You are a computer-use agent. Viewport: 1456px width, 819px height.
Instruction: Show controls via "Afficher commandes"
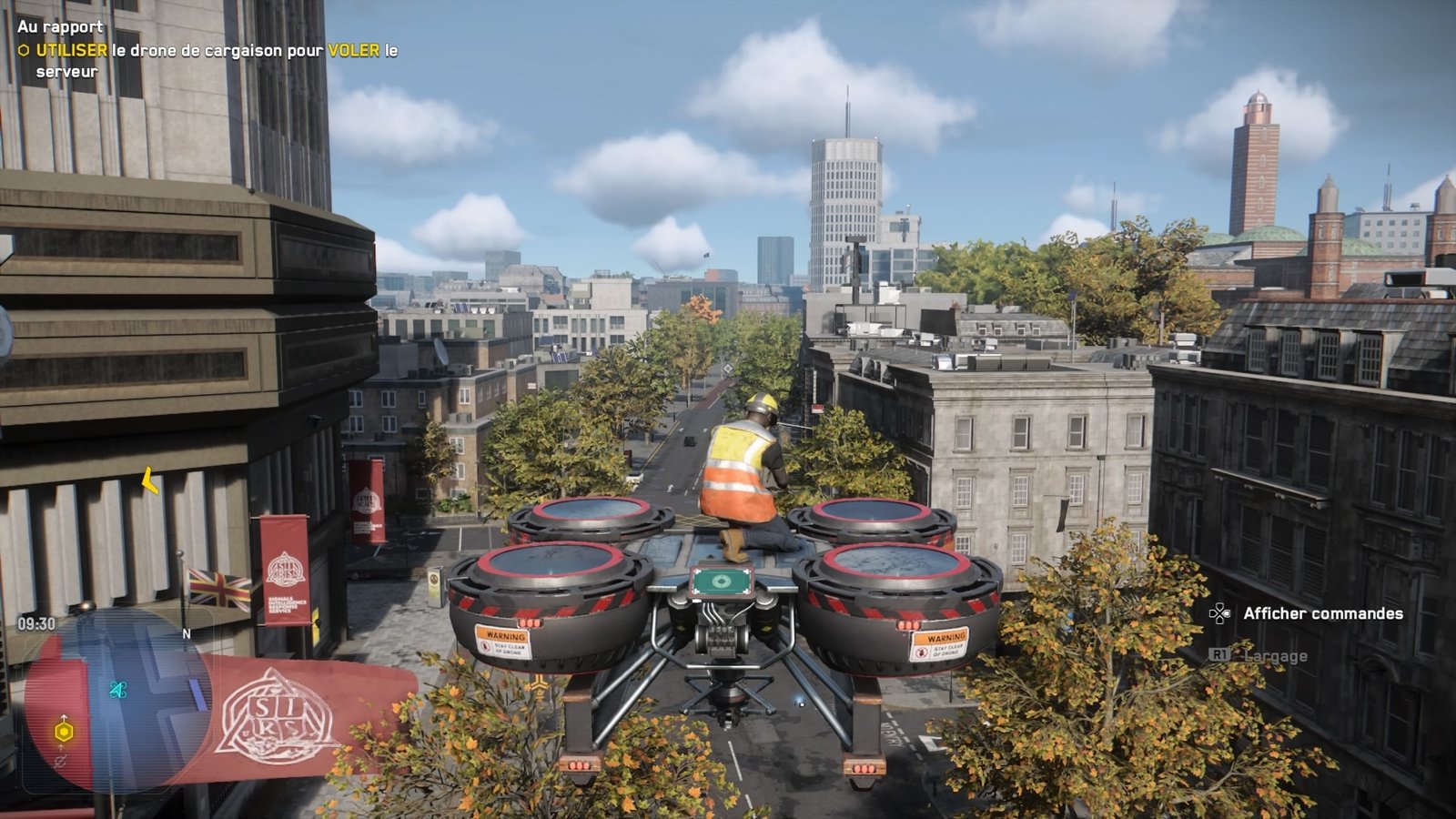pos(1322,613)
